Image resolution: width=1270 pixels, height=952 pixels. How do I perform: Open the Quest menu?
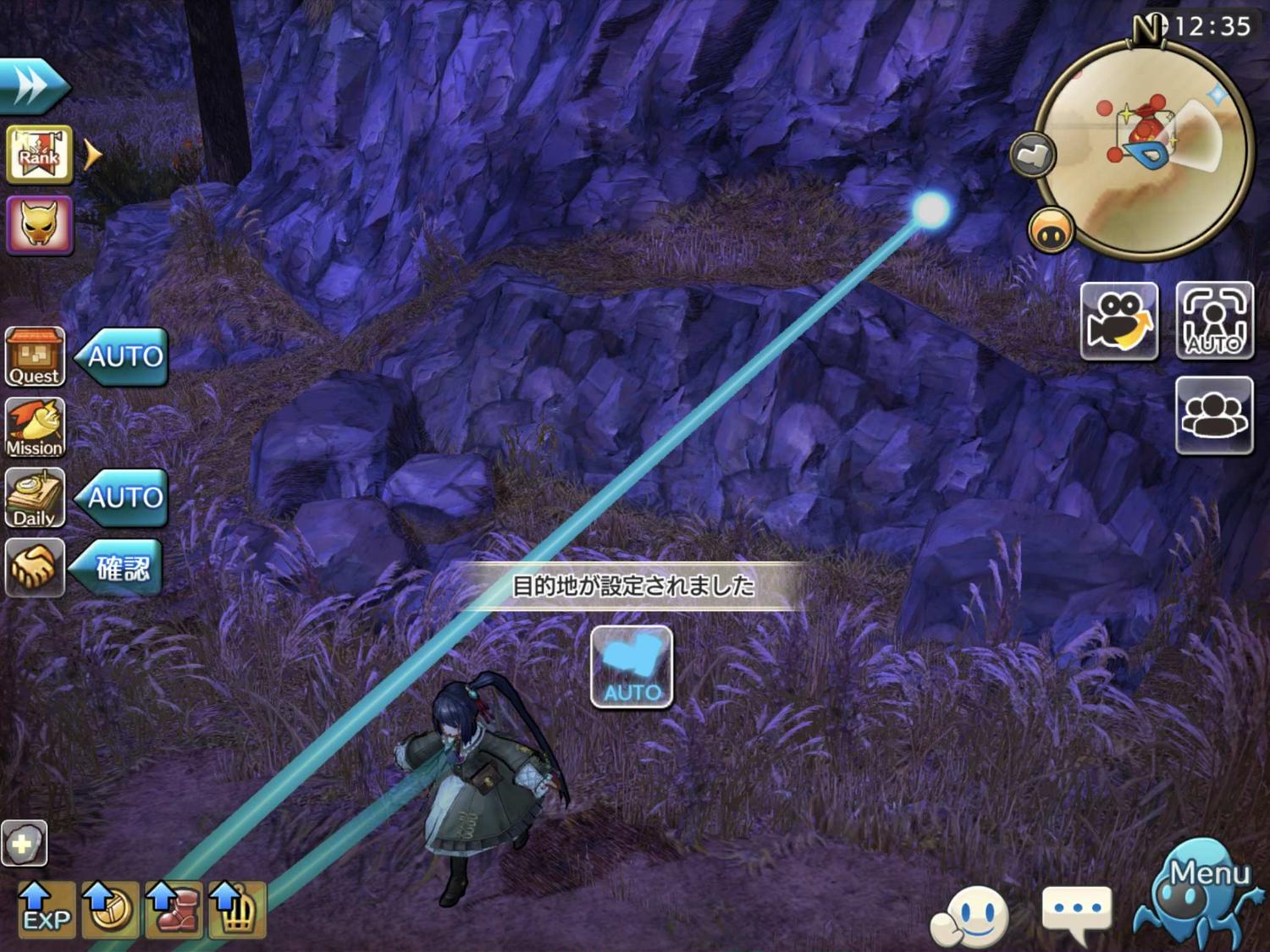coord(35,357)
